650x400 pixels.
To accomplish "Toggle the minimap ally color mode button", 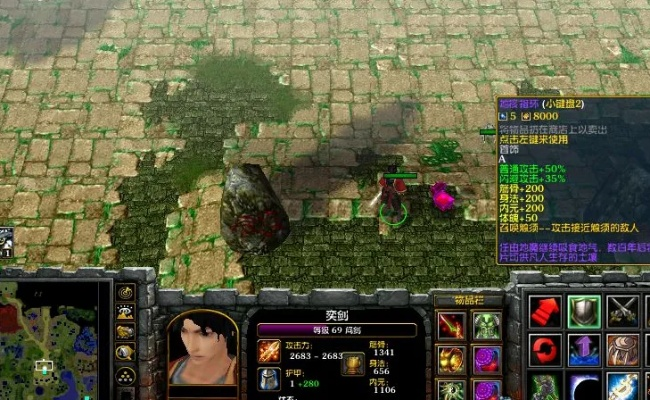I will point(126,332).
